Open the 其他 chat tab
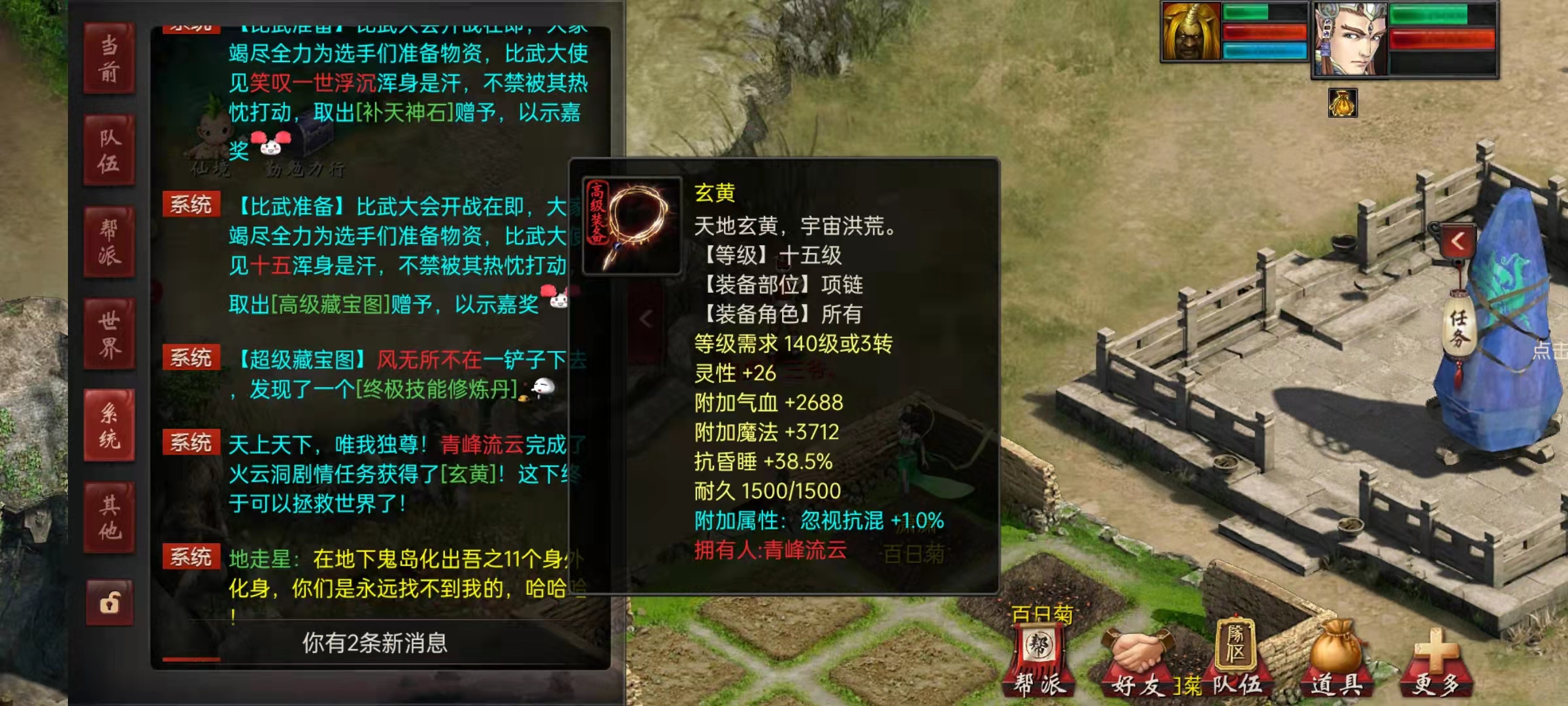The width and height of the screenshot is (1568, 706). coord(110,513)
